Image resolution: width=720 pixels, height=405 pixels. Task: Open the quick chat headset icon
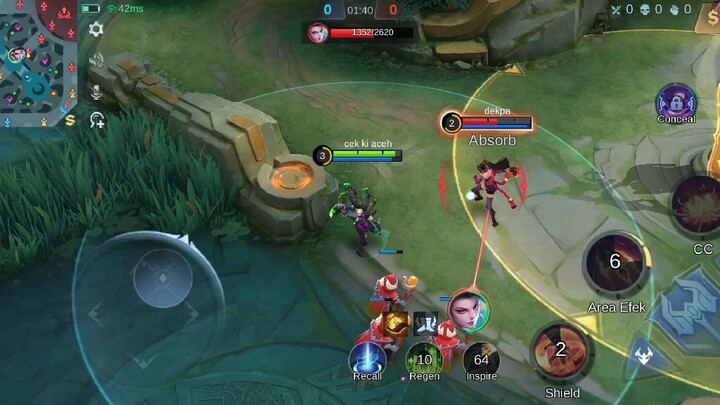[x=97, y=121]
